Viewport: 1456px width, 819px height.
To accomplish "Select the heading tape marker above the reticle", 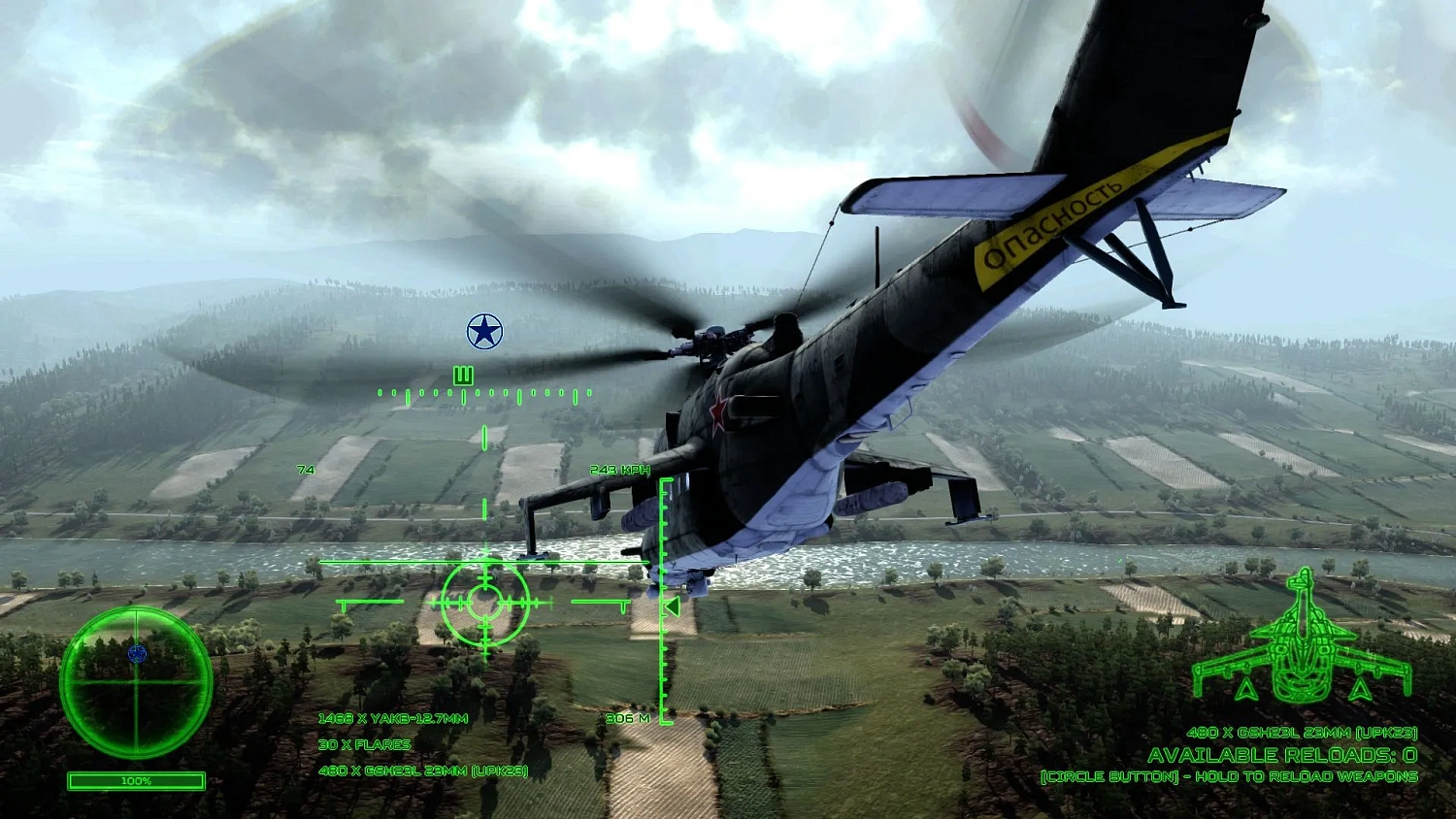I will point(462,374).
